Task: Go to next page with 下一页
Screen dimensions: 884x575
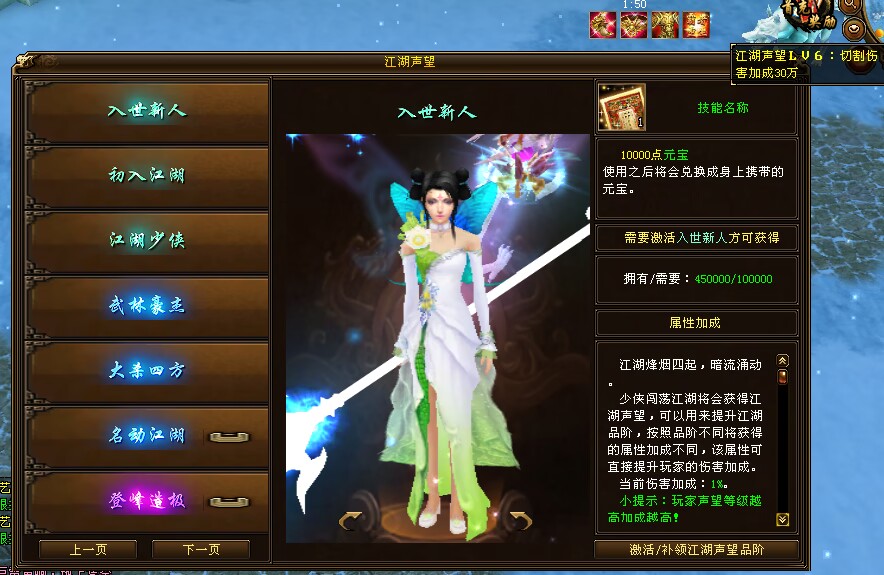Action: [x=200, y=549]
